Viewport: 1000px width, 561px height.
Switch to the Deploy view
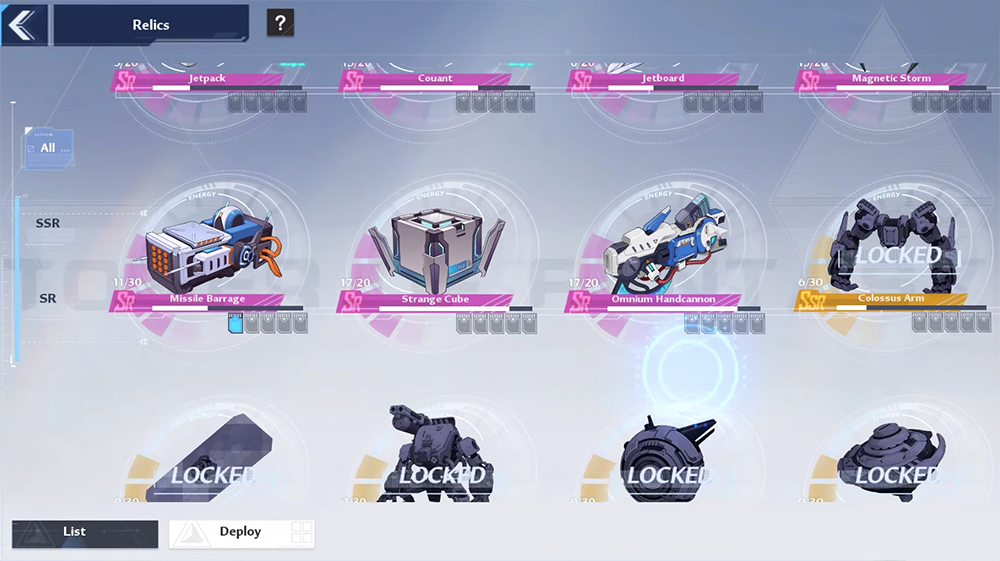pos(241,533)
